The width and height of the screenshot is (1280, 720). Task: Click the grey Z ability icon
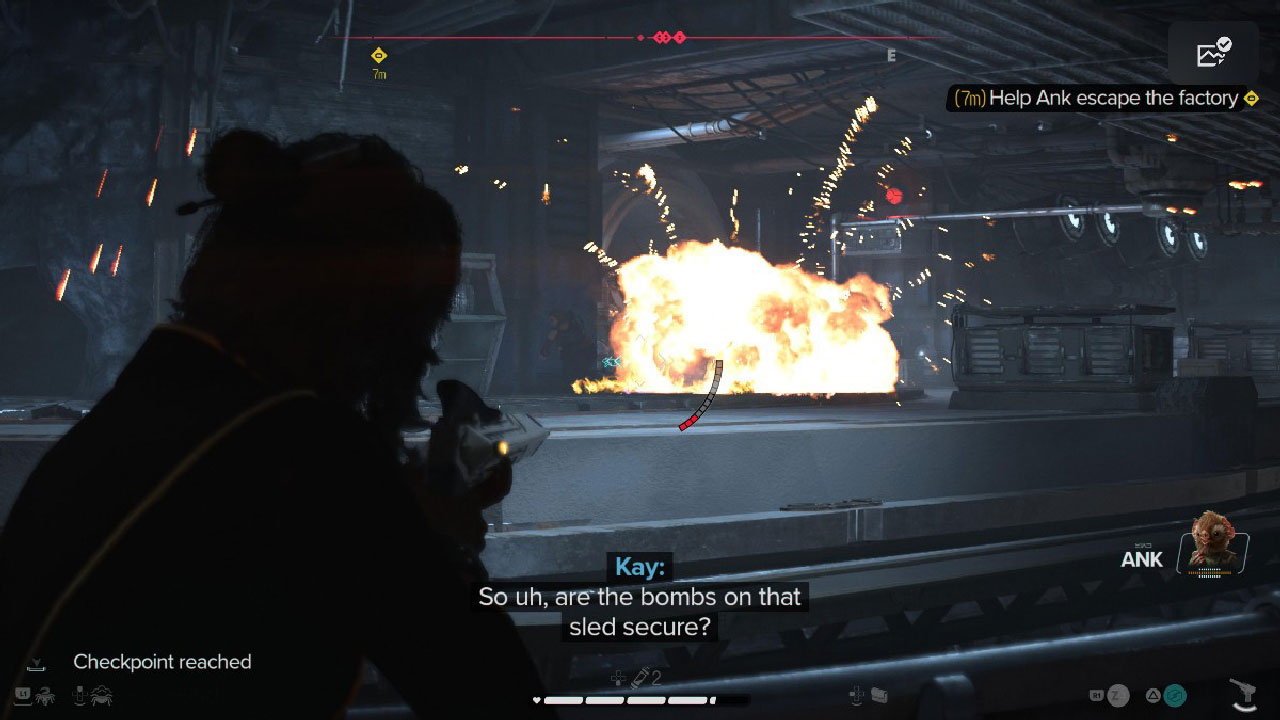coord(1118,694)
